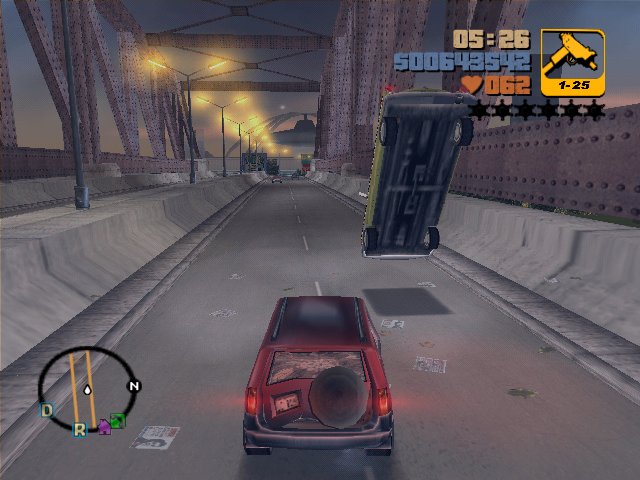Image resolution: width=640 pixels, height=480 pixels.
Task: Click the green spray shop radar blip
Action: point(117,421)
